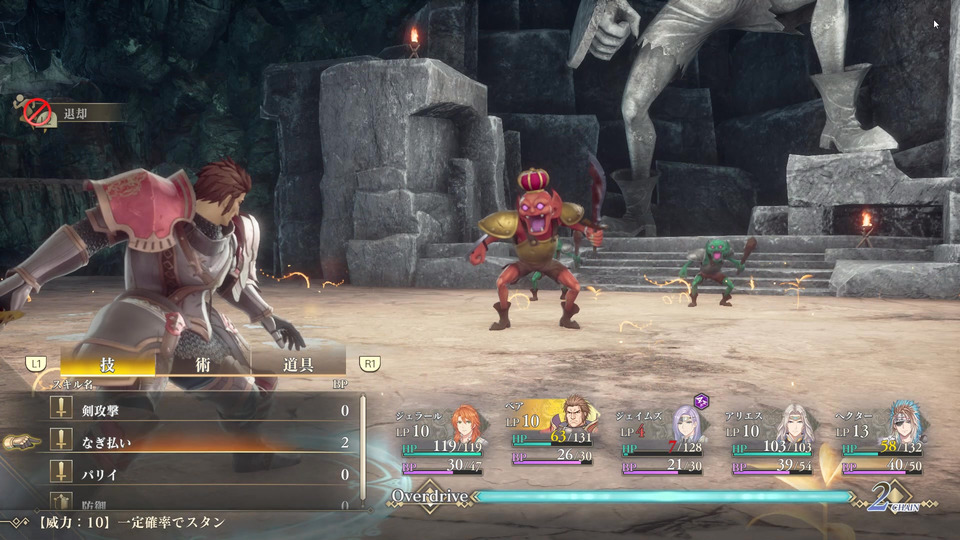Select ヘクター's party portrait
Viewport: 960px width, 540px height.
pos(905,424)
